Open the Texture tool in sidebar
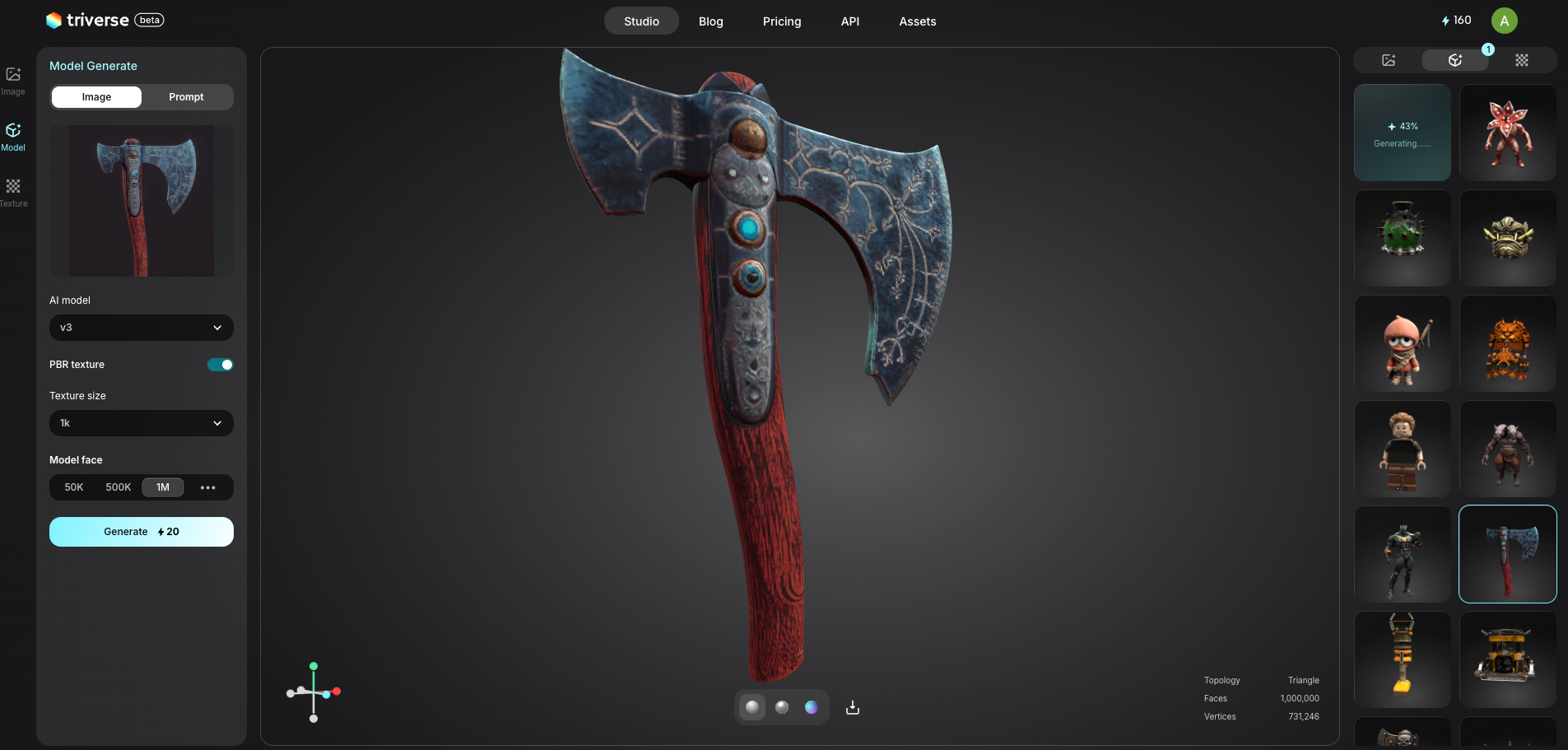Viewport: 1568px width, 750px height. 13,193
